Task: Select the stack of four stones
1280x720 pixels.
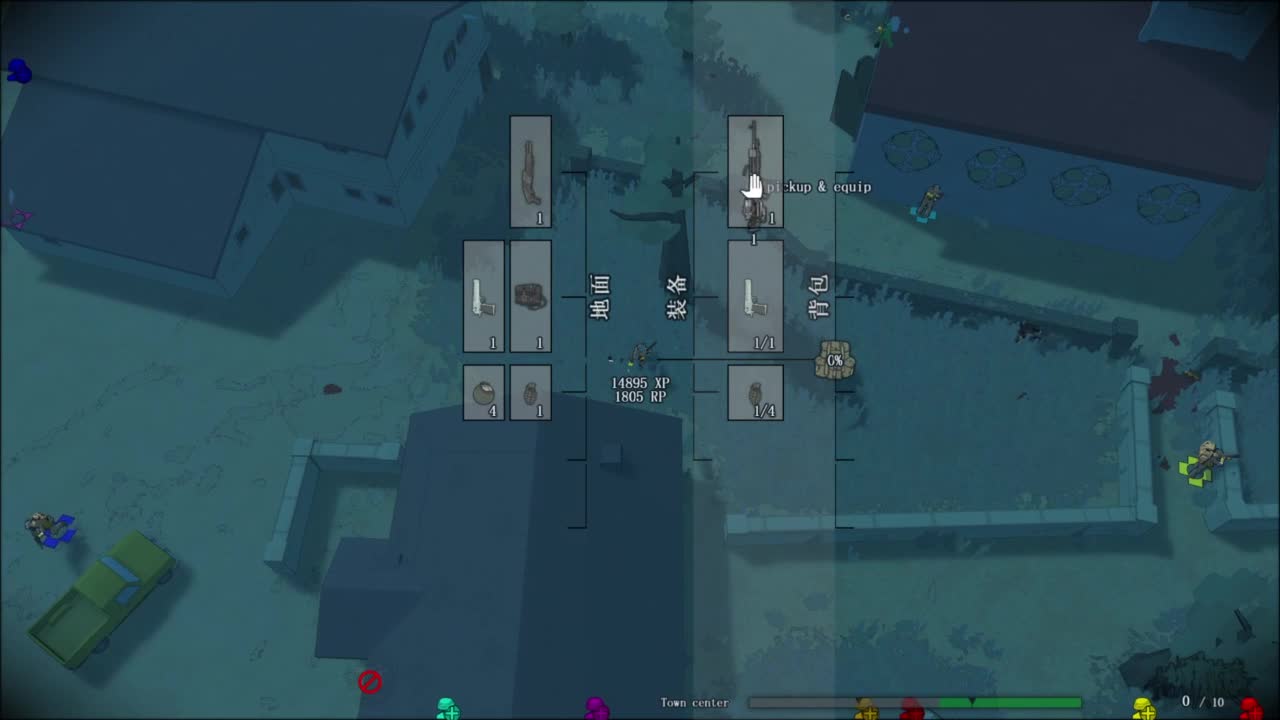Action: point(484,391)
